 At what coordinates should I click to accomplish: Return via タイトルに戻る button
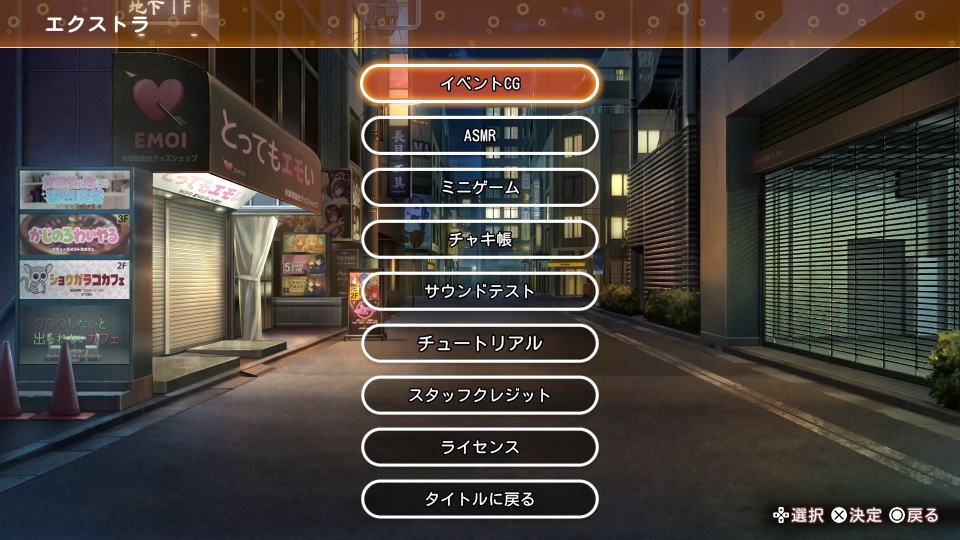point(479,499)
